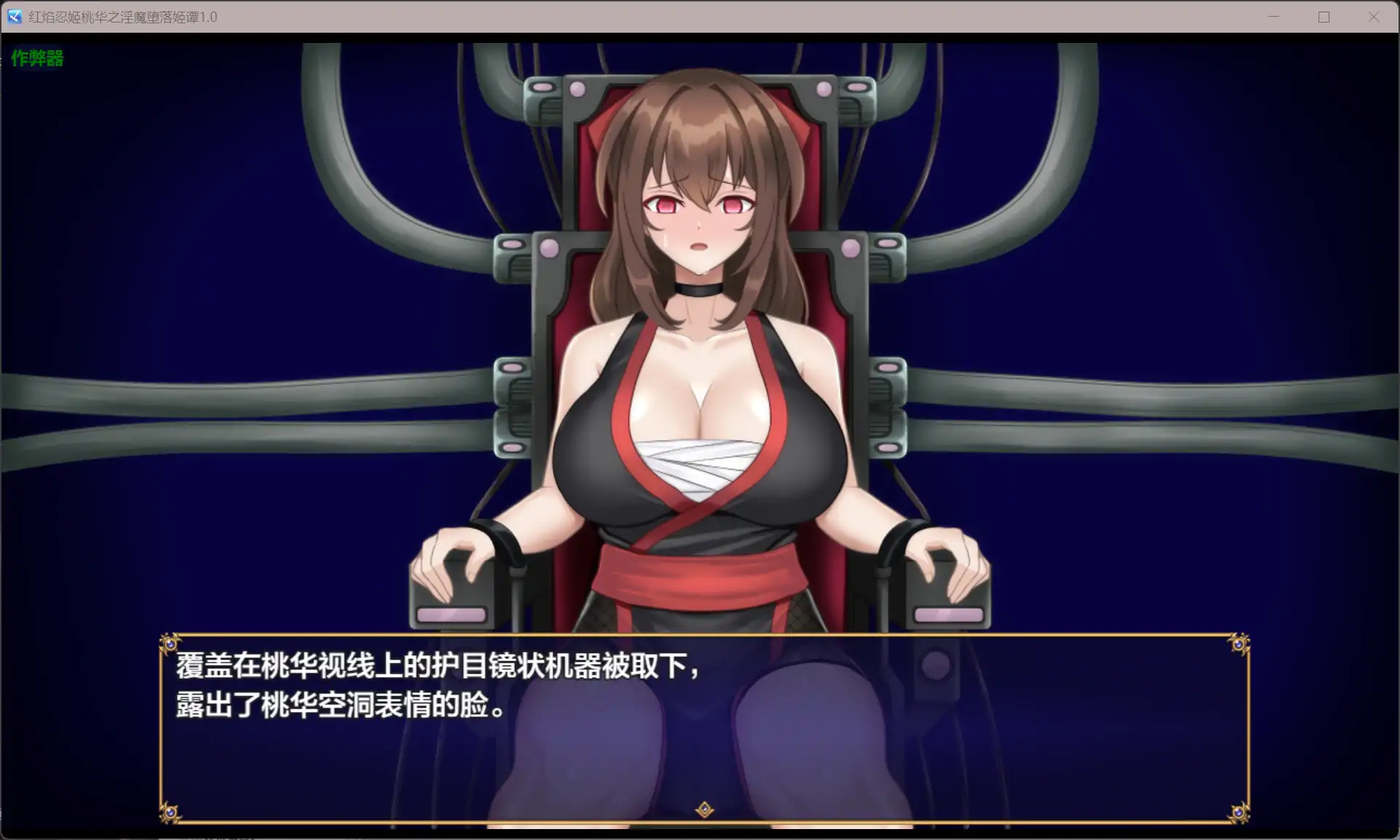Close the 红焰忍姬桃华 game window

pos(1373,16)
